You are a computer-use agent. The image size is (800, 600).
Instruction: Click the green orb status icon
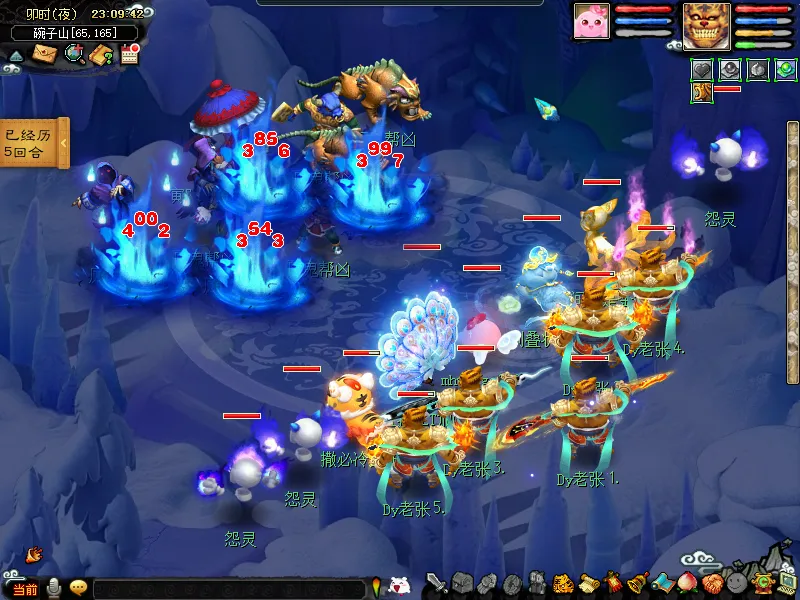coord(785,70)
